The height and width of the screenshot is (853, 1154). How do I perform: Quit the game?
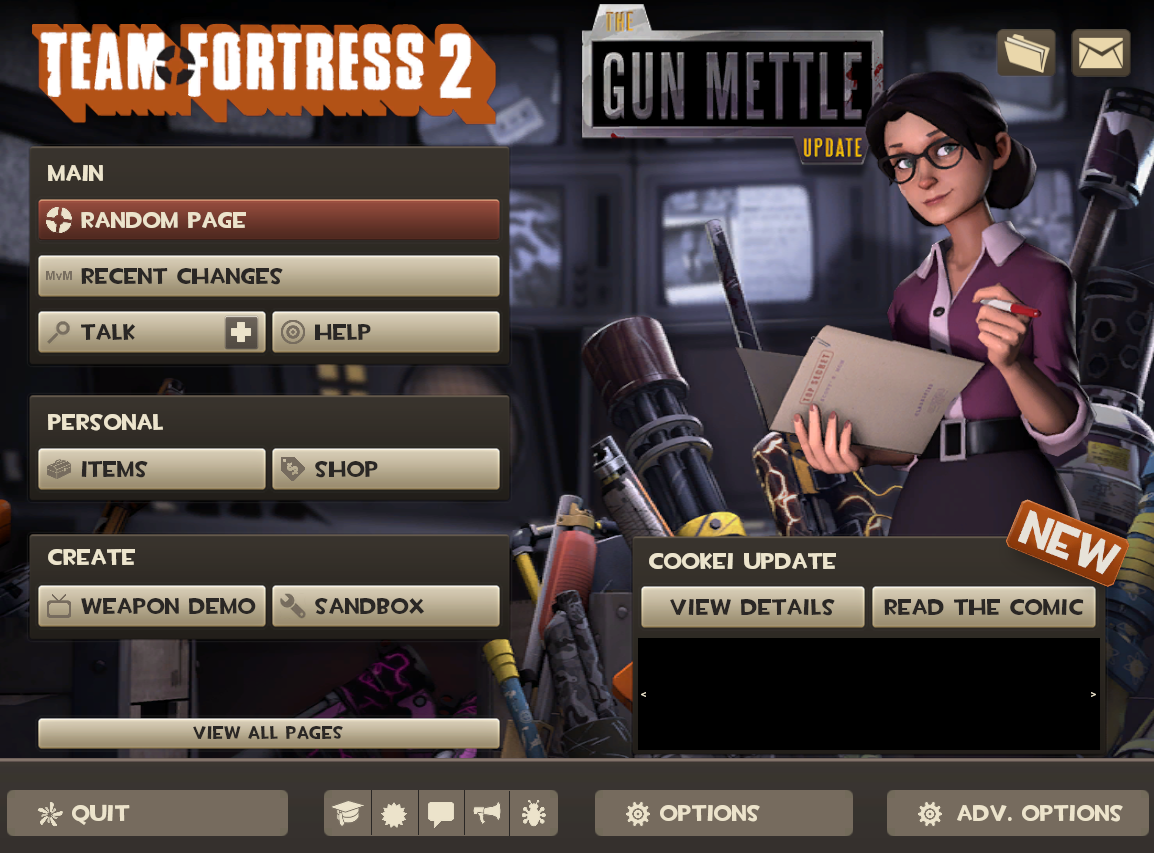[x=147, y=813]
